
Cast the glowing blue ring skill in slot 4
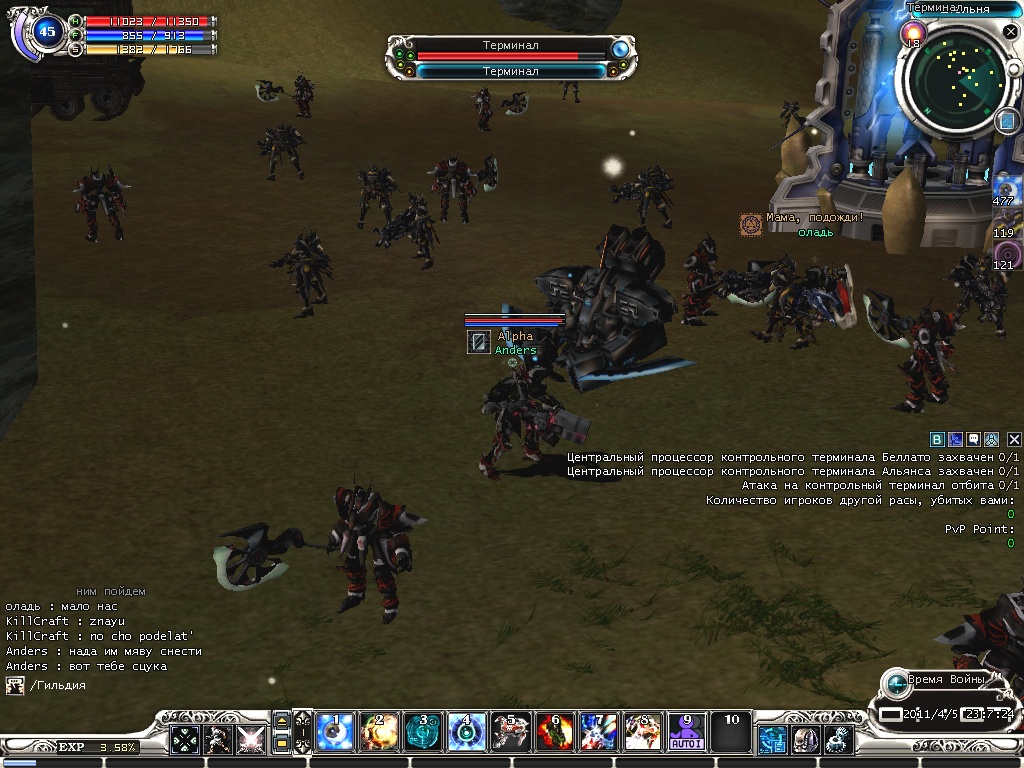click(x=466, y=733)
